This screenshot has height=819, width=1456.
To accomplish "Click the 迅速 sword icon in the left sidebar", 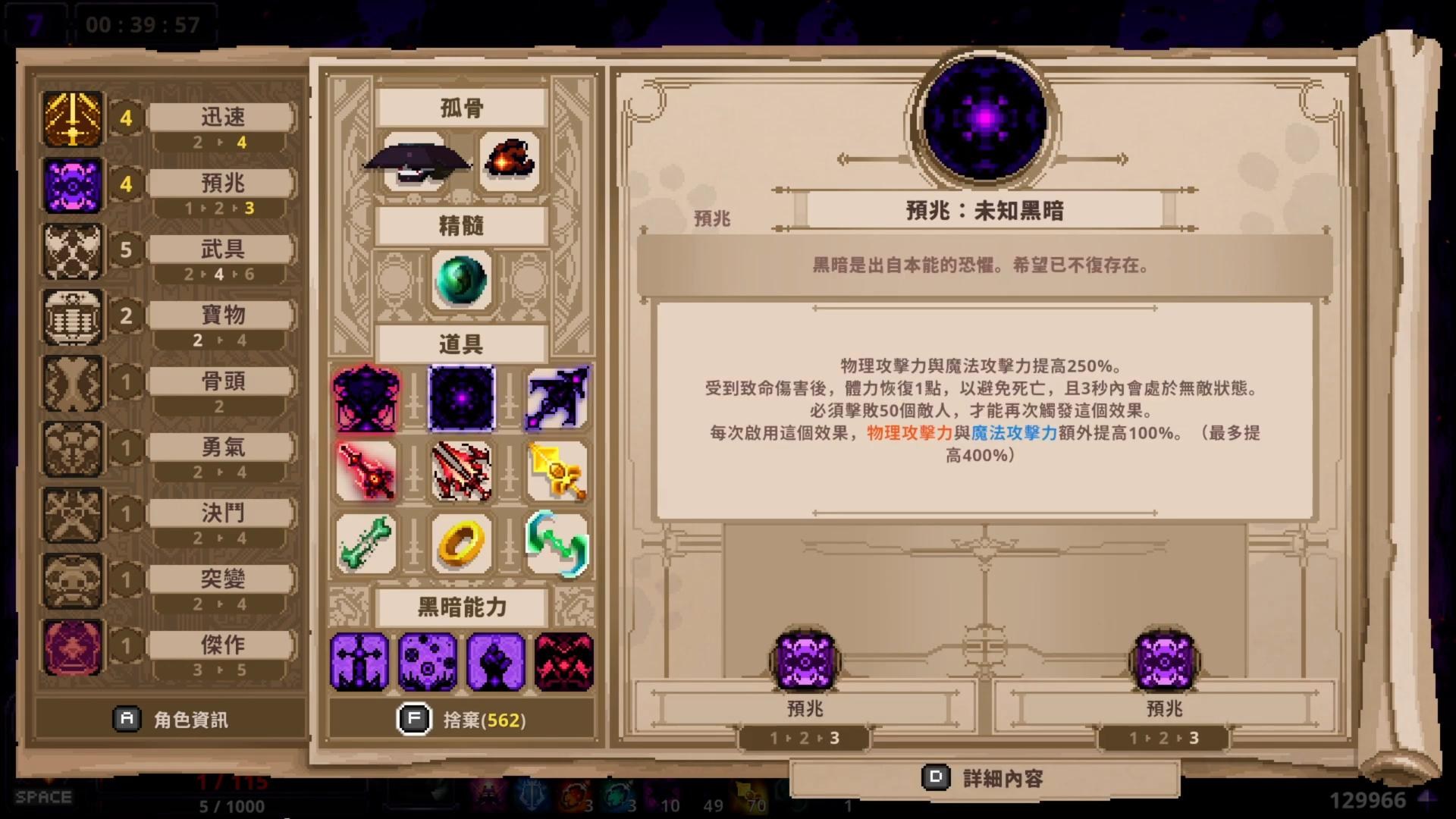I will (x=72, y=118).
